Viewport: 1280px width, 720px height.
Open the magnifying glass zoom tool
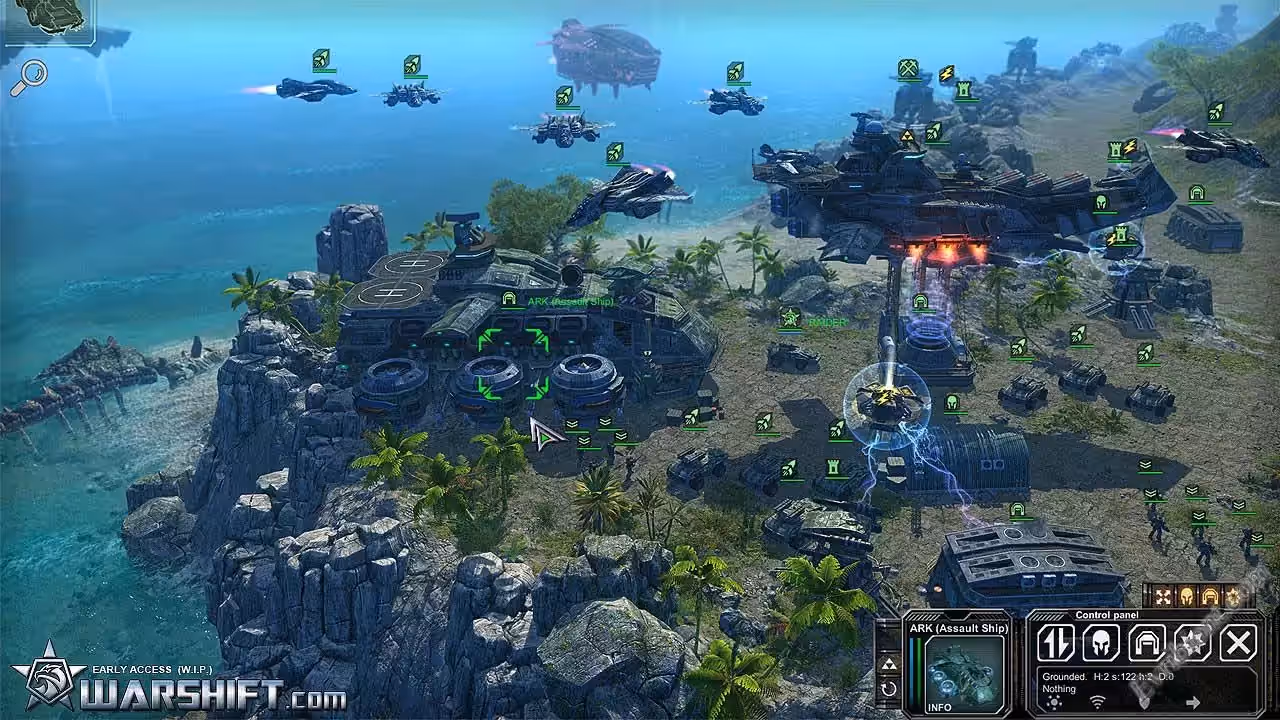(x=29, y=78)
